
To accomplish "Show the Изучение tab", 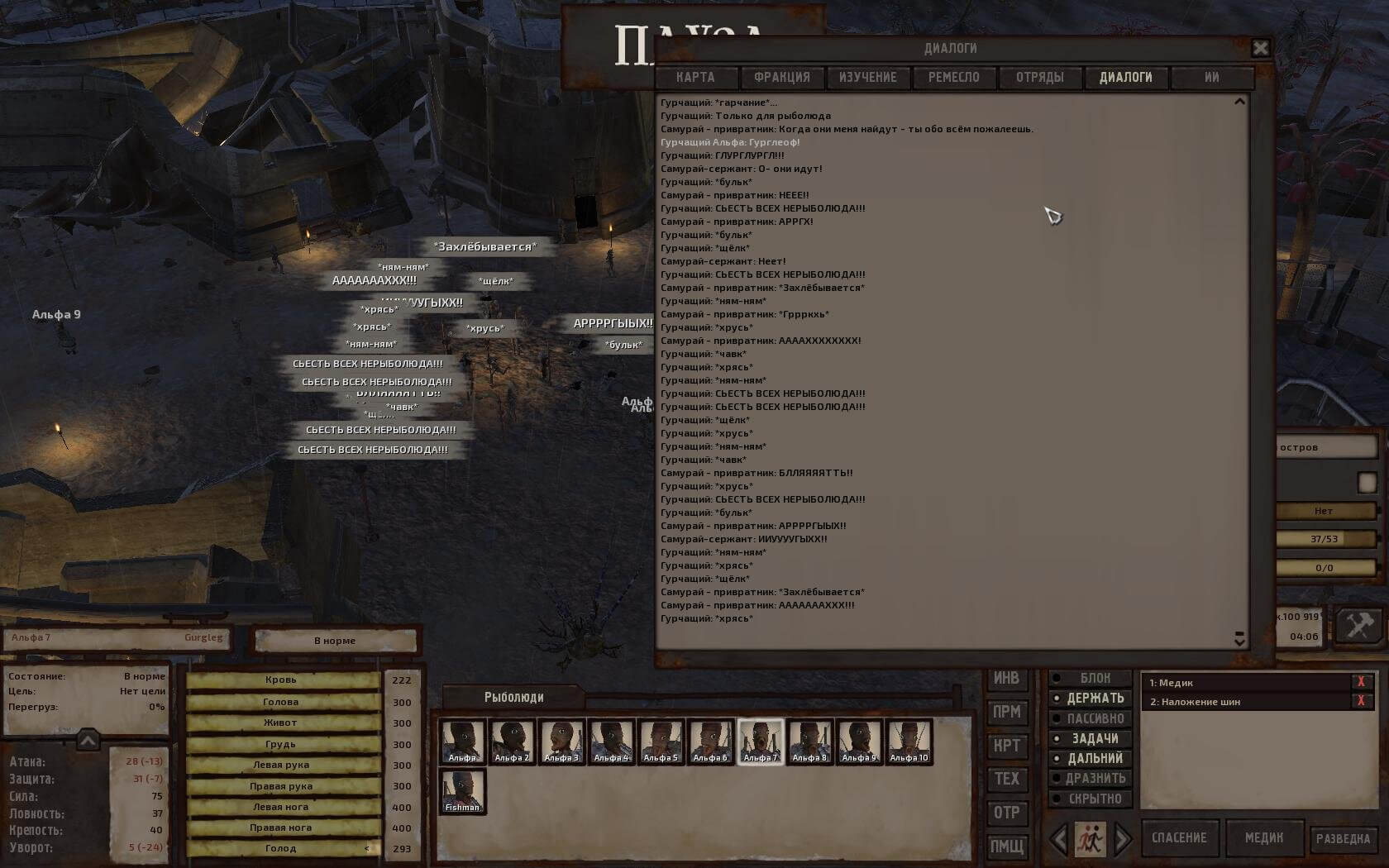I will click(x=867, y=78).
